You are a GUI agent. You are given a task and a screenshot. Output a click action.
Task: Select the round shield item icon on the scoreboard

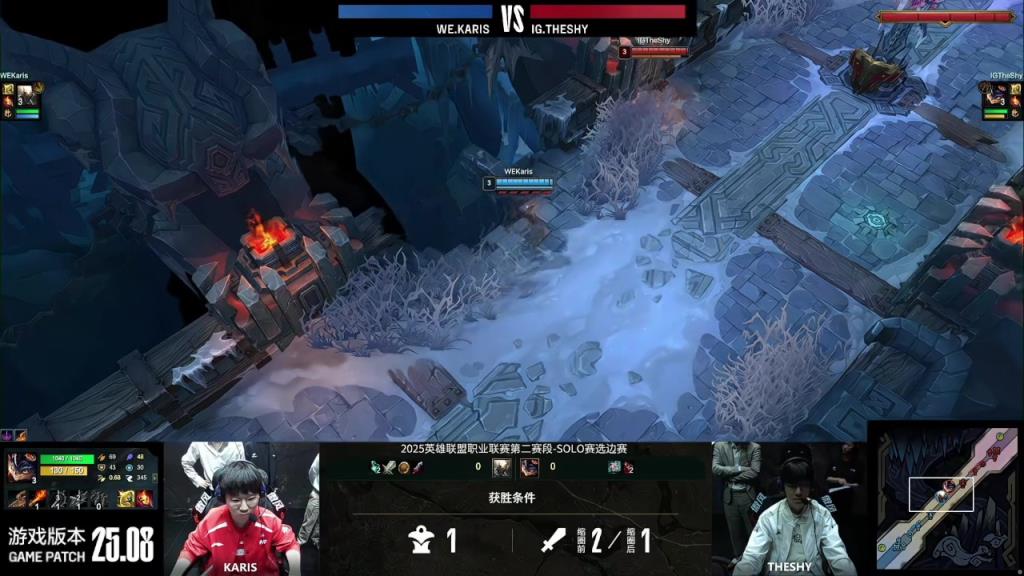pyautogui.click(x=404, y=467)
